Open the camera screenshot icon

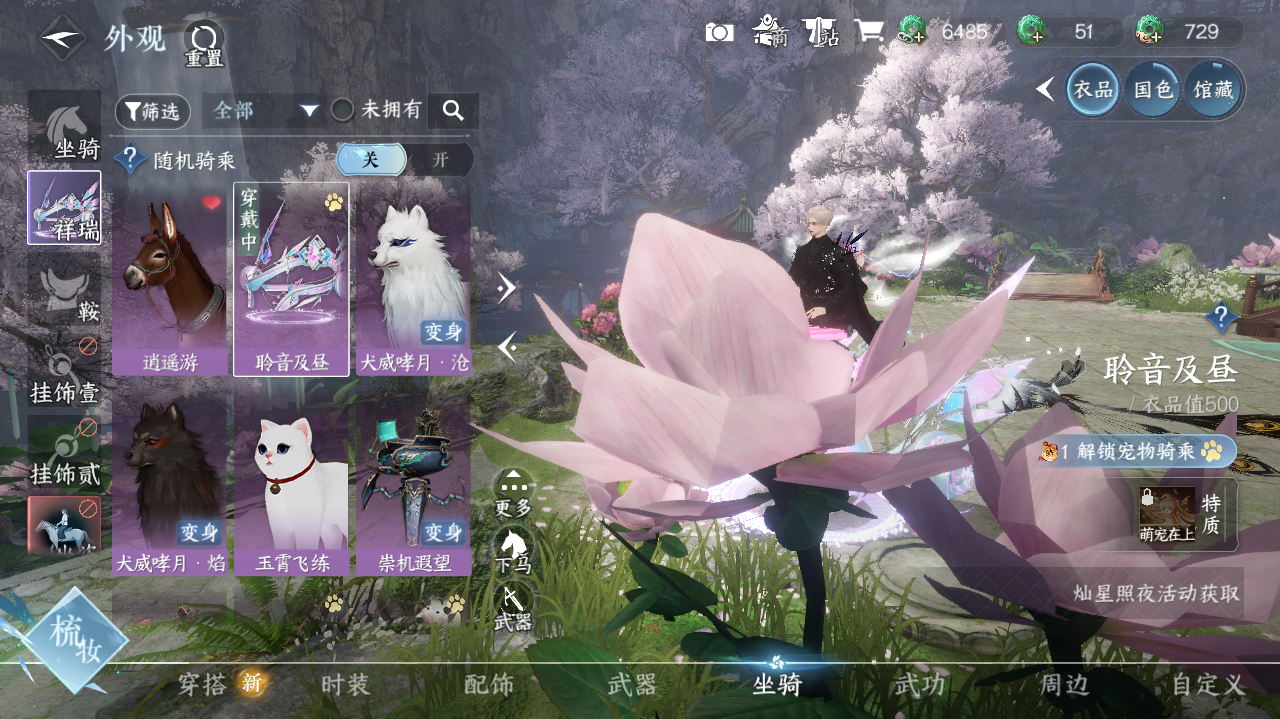tap(719, 32)
